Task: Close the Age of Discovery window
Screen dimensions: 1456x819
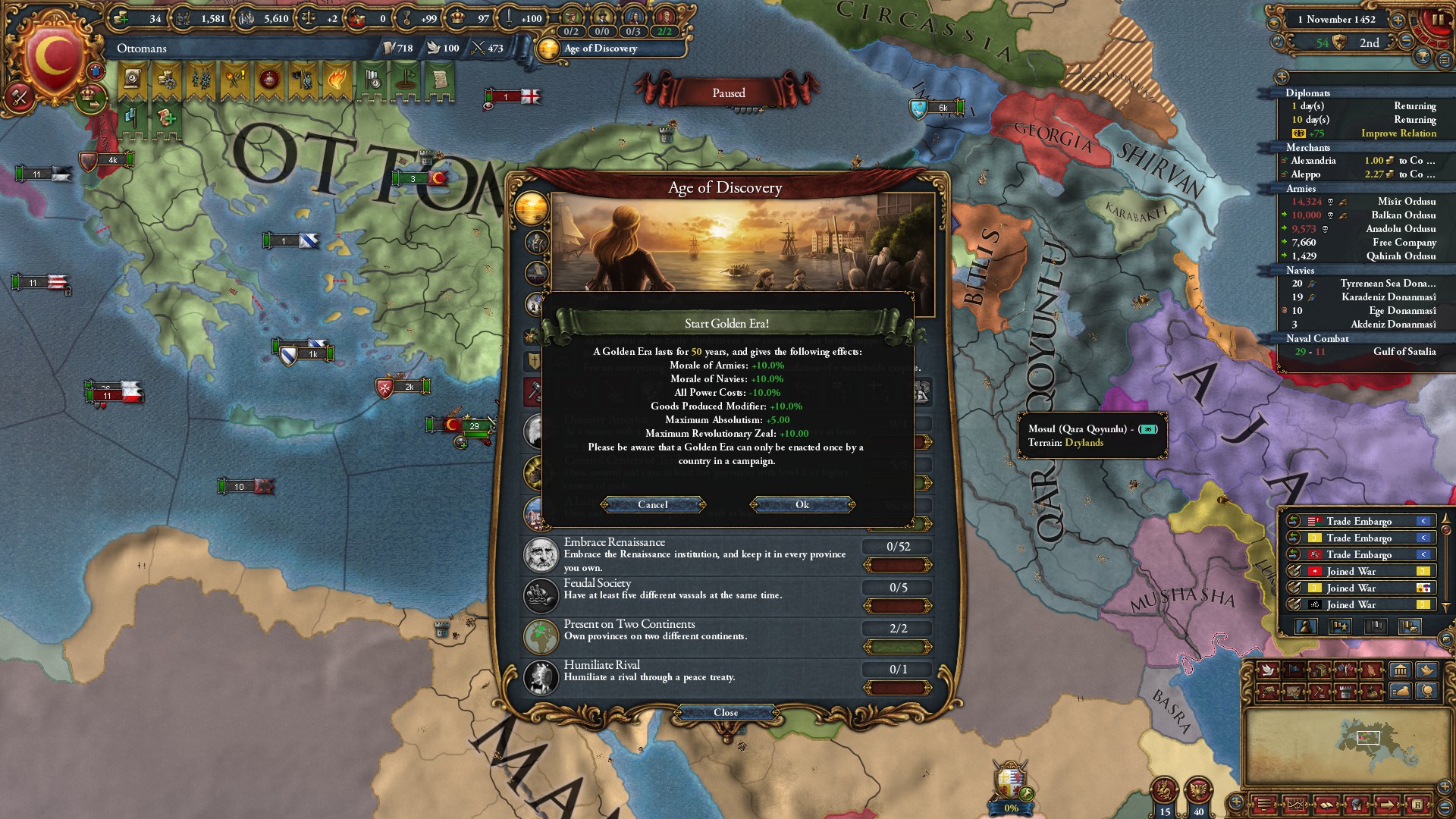Action: [726, 713]
